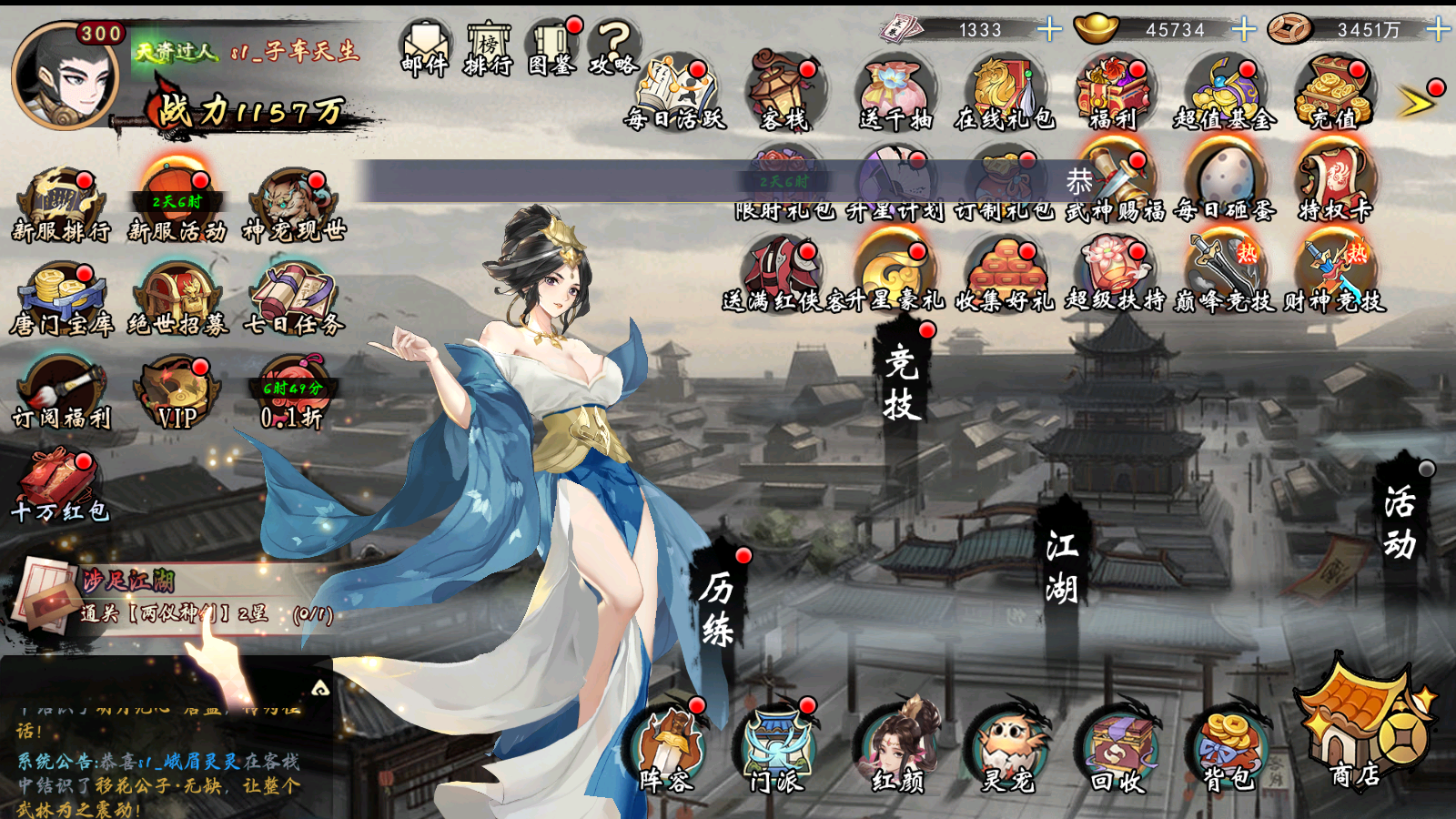Show the 攻略 strategy guide
Image resolution: width=1456 pixels, height=819 pixels.
click(x=614, y=48)
